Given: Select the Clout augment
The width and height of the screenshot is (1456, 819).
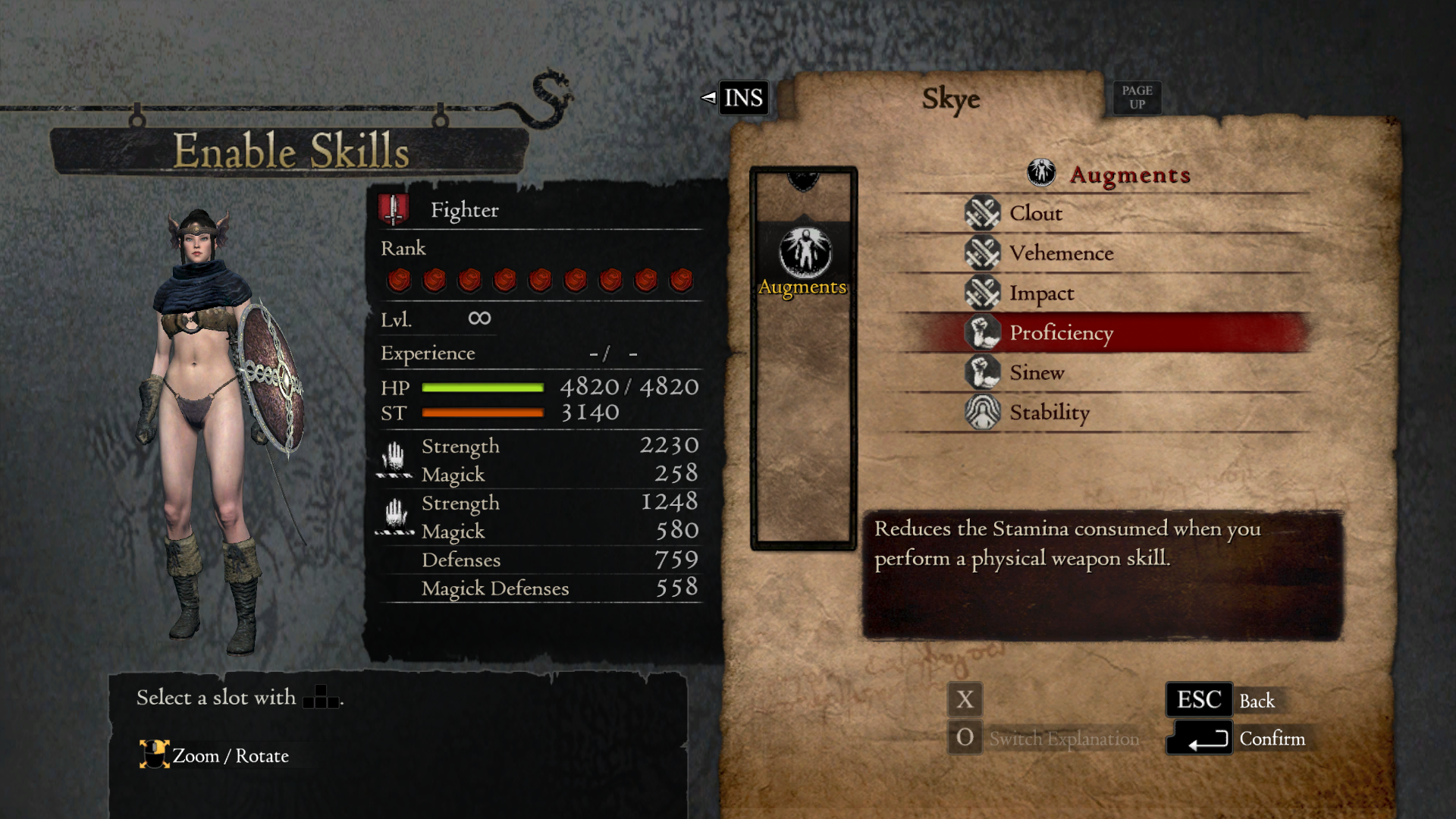Looking at the screenshot, I should pyautogui.click(x=1036, y=213).
